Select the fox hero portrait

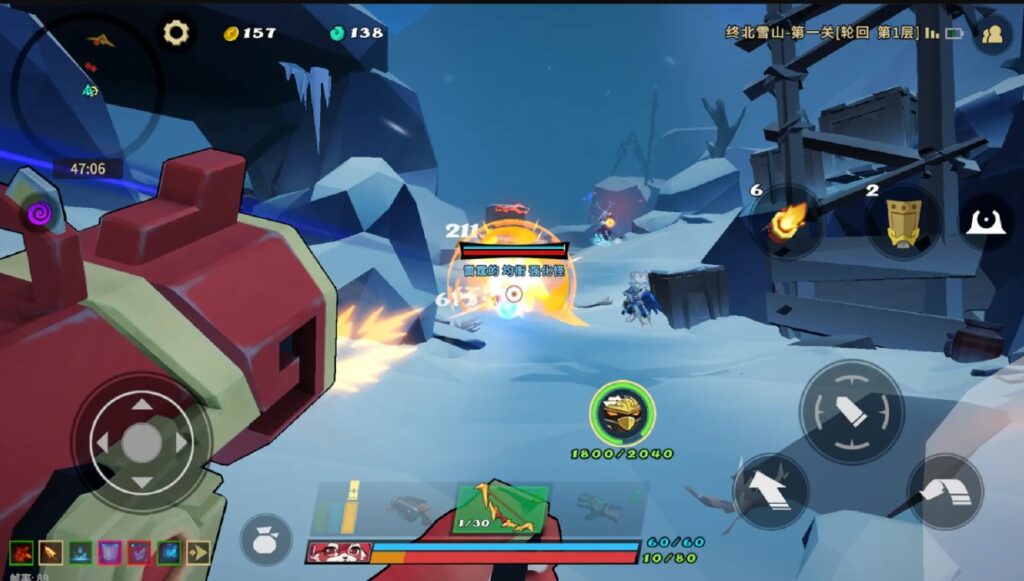point(338,552)
